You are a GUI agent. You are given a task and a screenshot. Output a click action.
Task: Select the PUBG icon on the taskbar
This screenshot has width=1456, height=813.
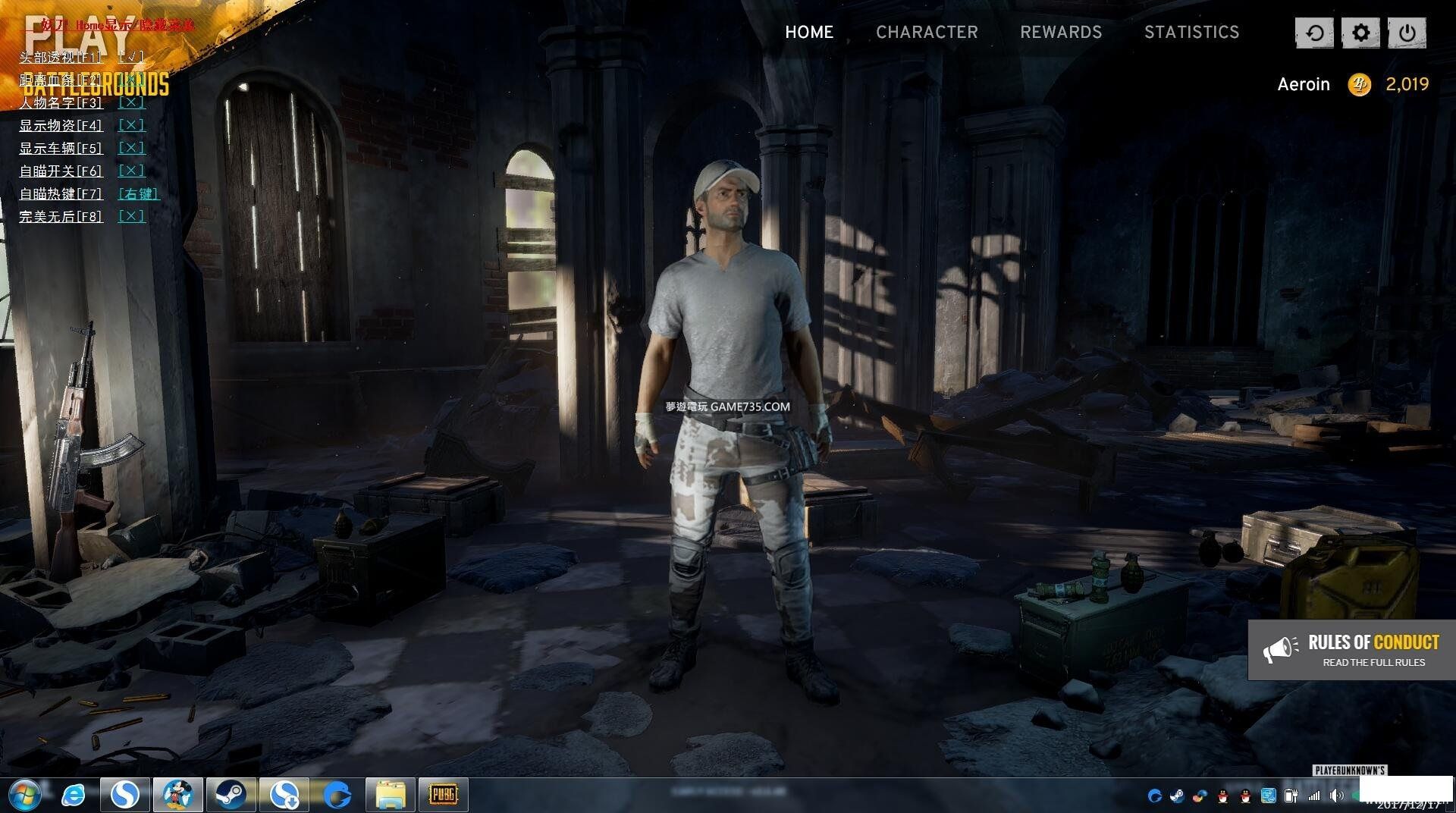(443, 795)
